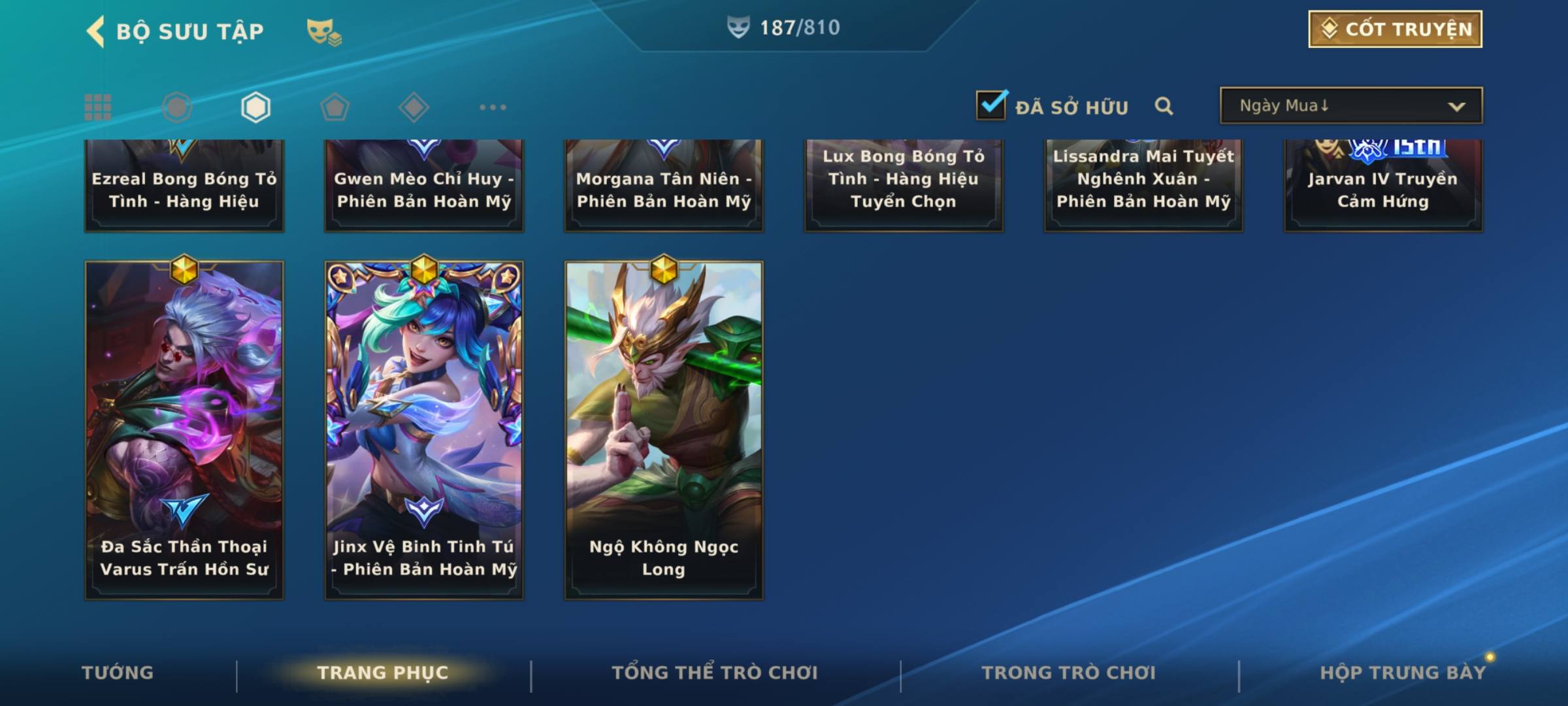Select Đa Sắc Thần Thoại Varus skin
1568x706 pixels.
[184, 430]
